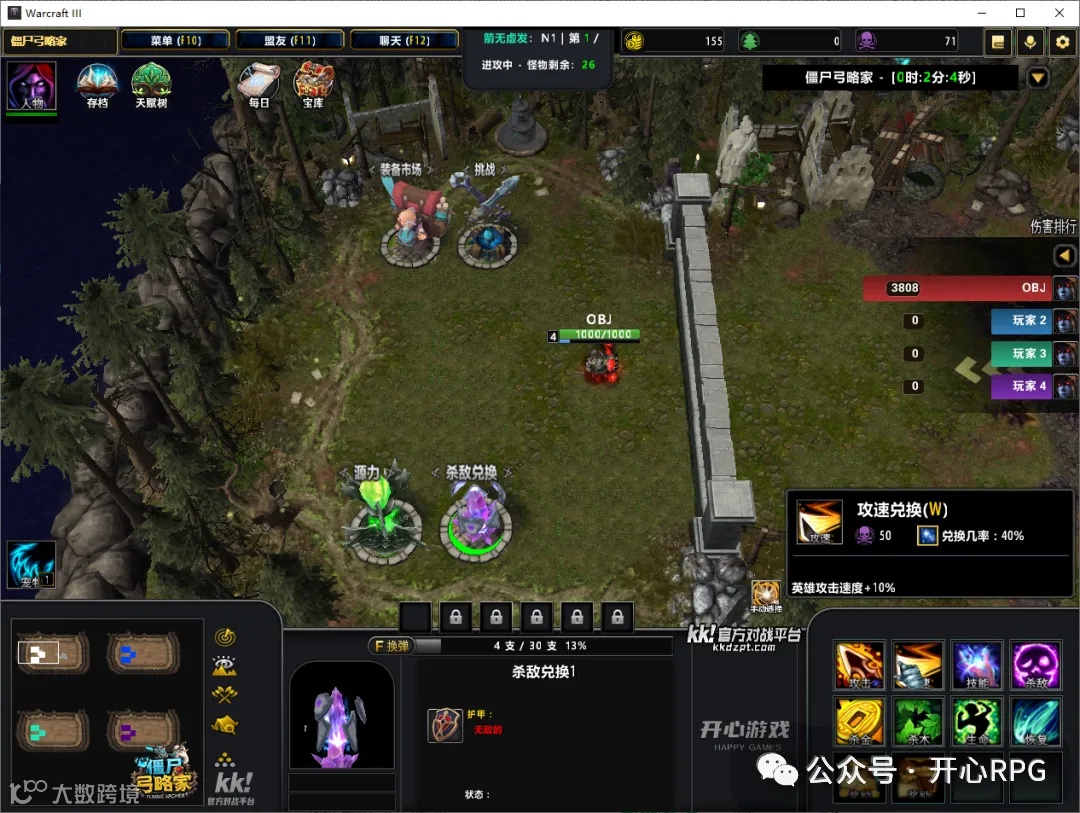This screenshot has width=1080, height=813.
Task: Collapse the damage ranking with yellow arrow
Action: (x=1064, y=256)
